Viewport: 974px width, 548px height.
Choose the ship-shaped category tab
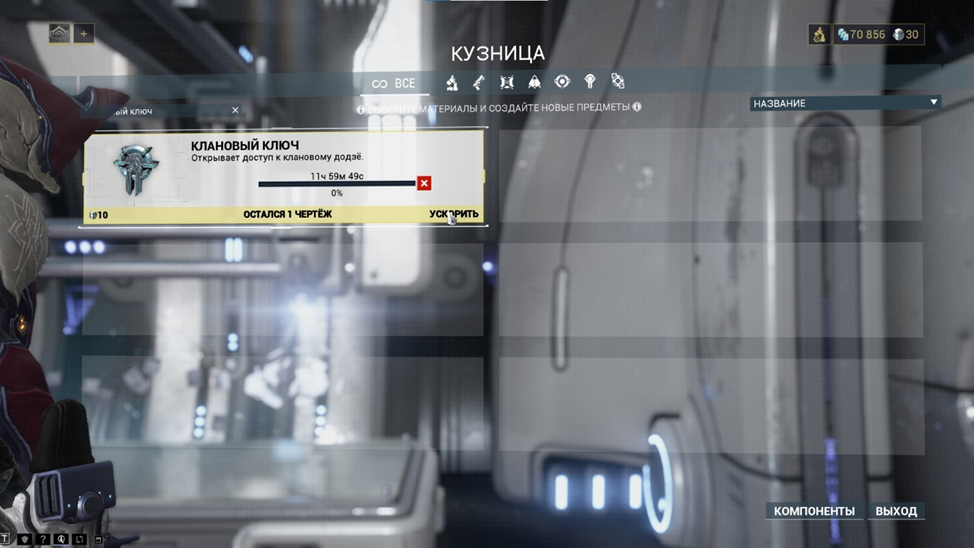click(534, 82)
